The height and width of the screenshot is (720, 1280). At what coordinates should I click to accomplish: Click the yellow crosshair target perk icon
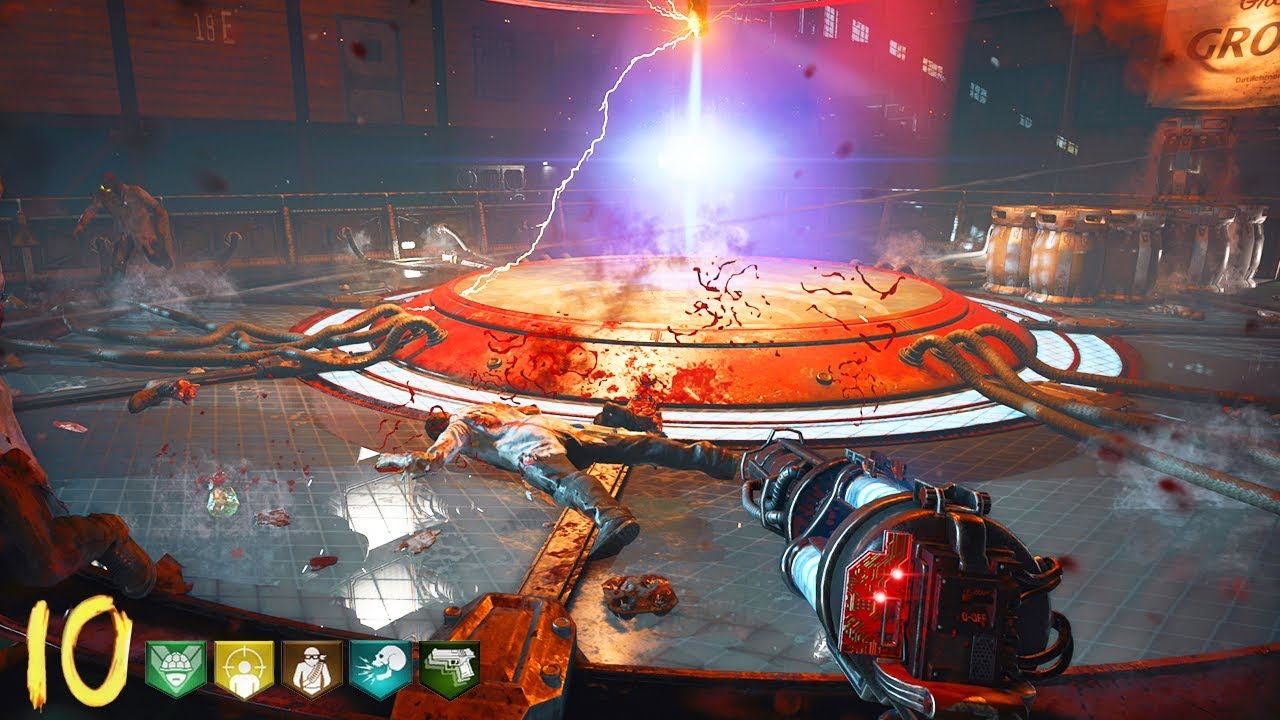pos(244,668)
